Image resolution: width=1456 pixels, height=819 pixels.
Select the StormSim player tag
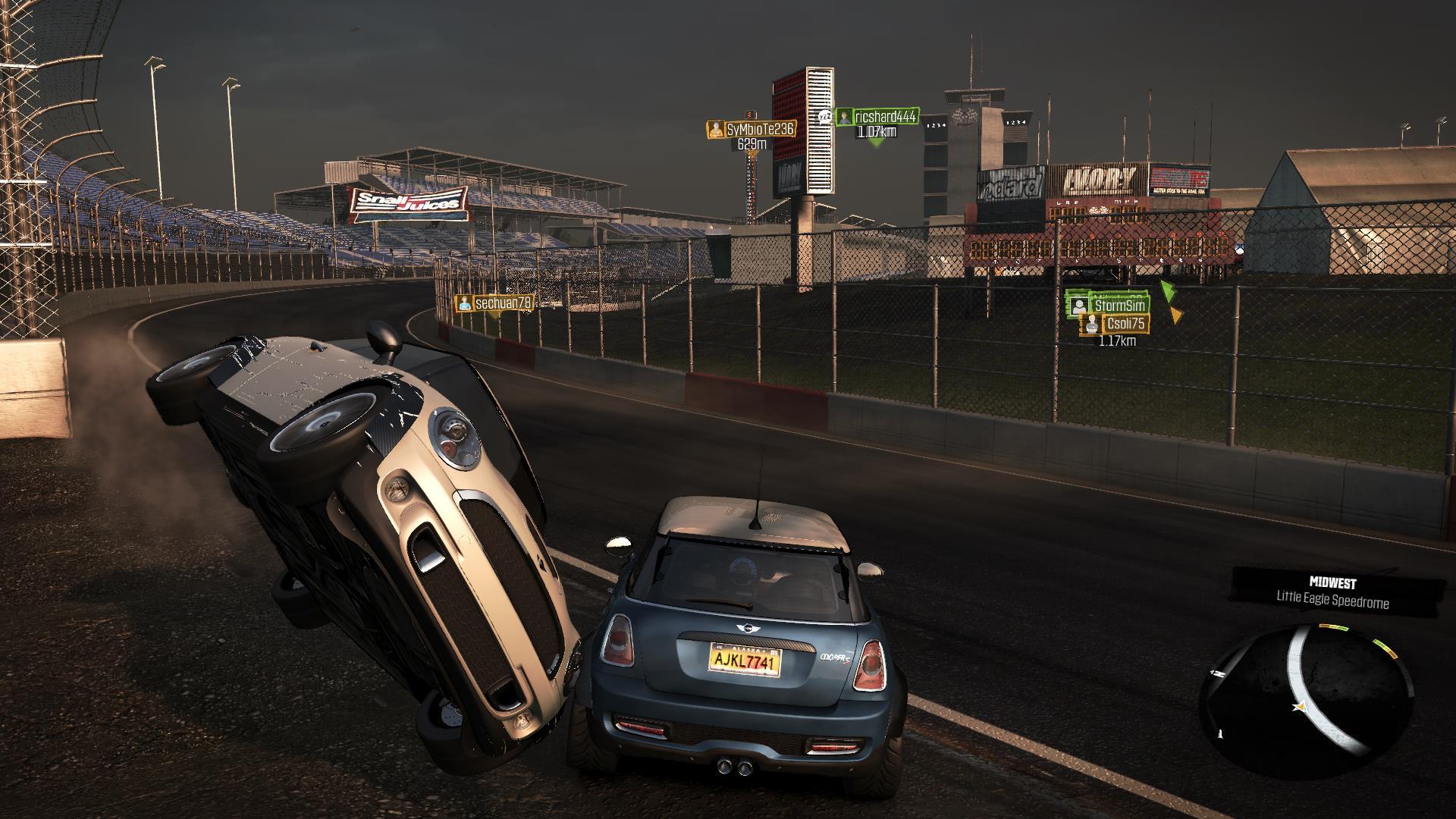point(1109,306)
